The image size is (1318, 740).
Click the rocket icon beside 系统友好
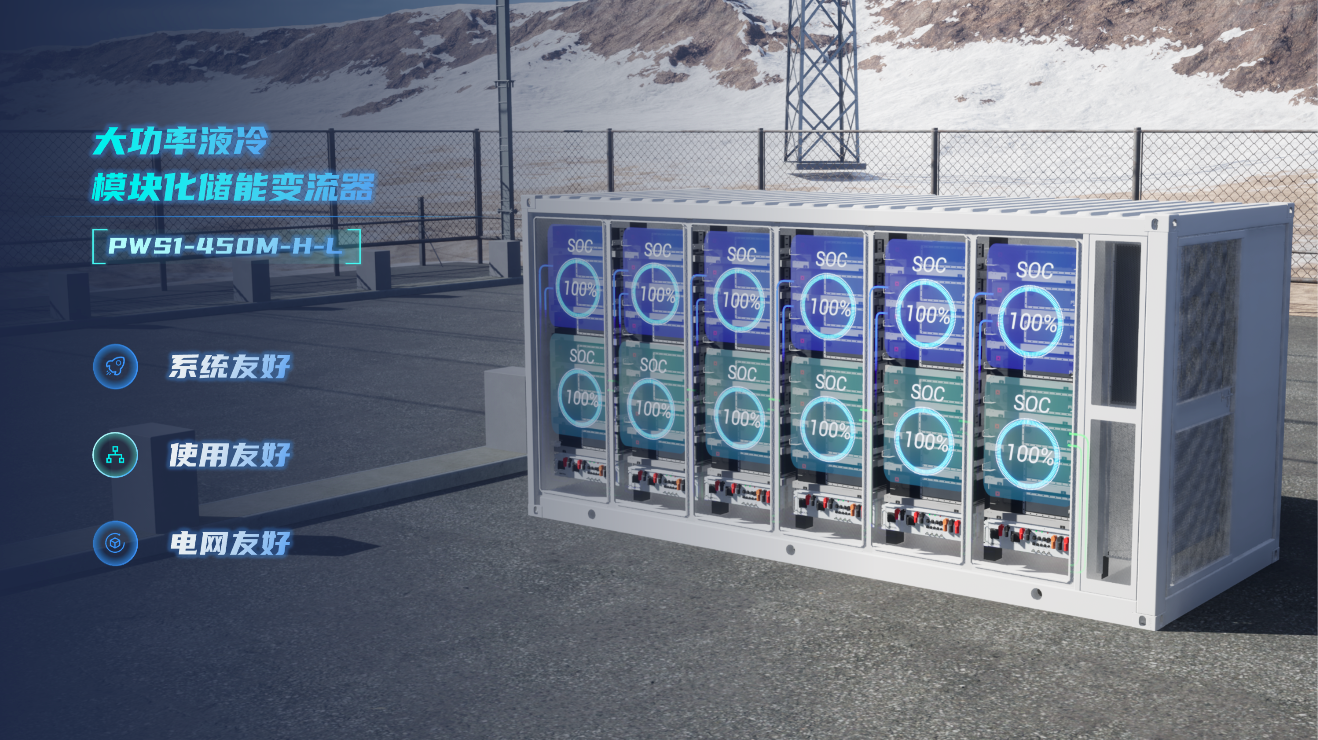click(115, 366)
